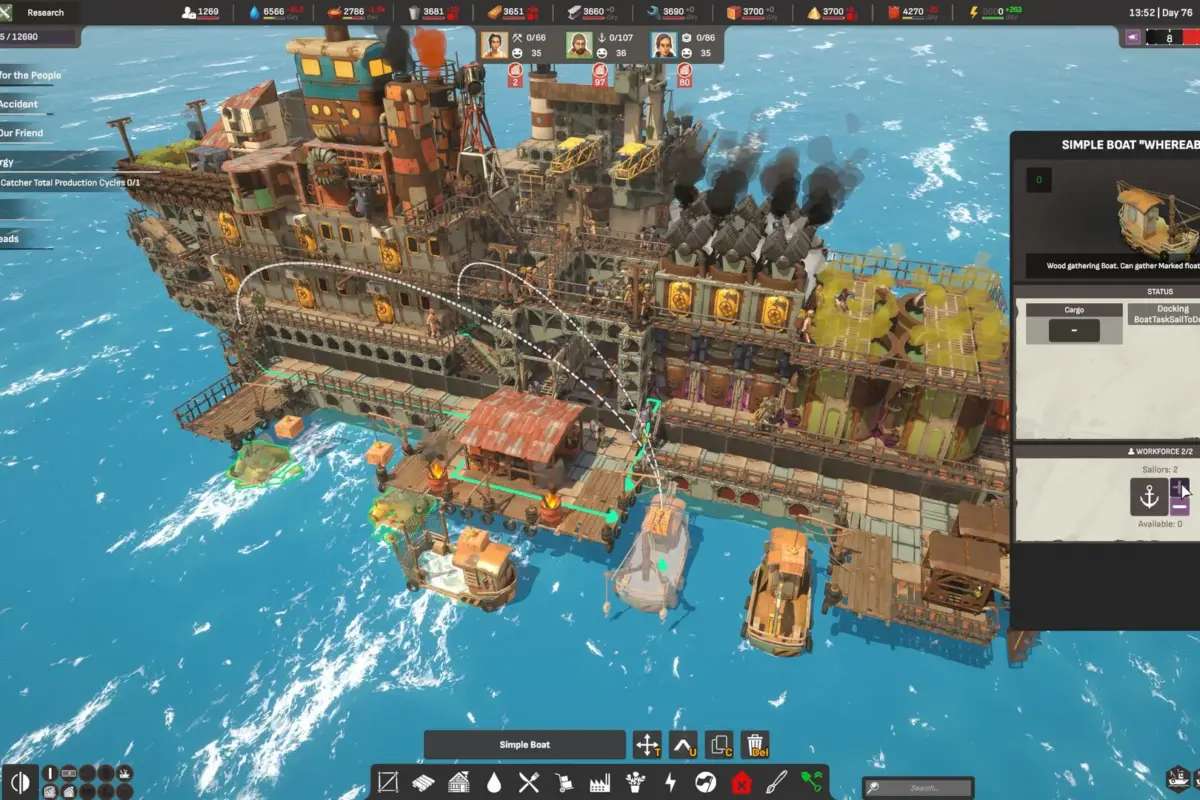Image resolution: width=1200 pixels, height=800 pixels.
Task: Select the water drop build category
Action: tap(494, 782)
